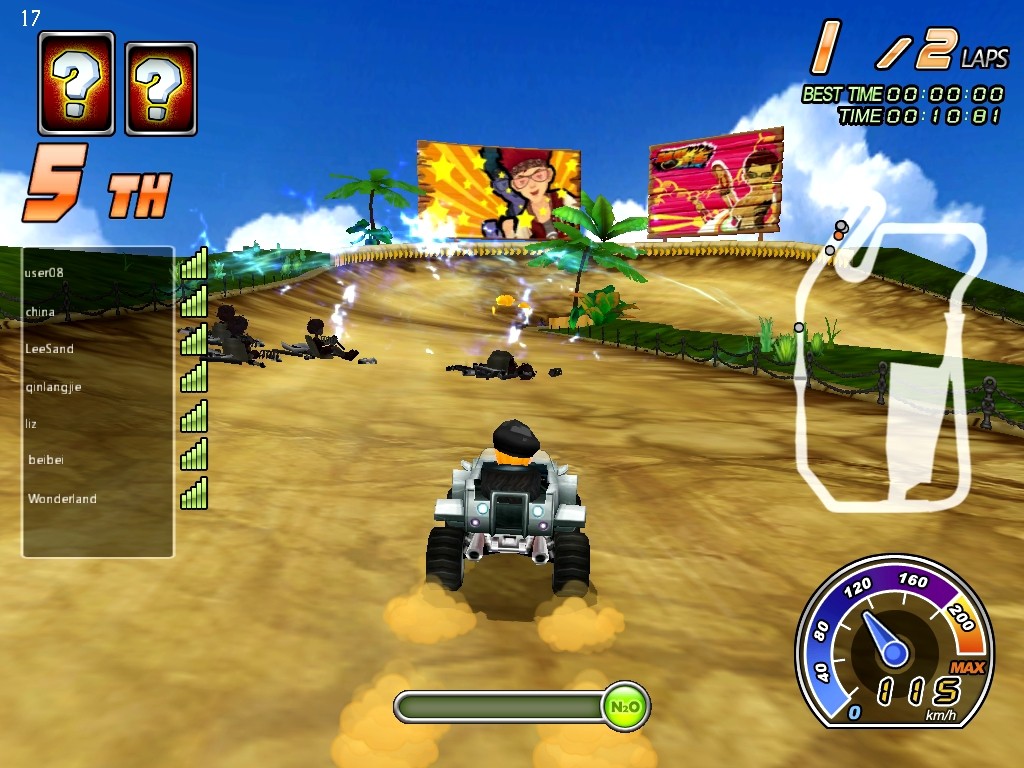Click the player row named china

(41, 312)
